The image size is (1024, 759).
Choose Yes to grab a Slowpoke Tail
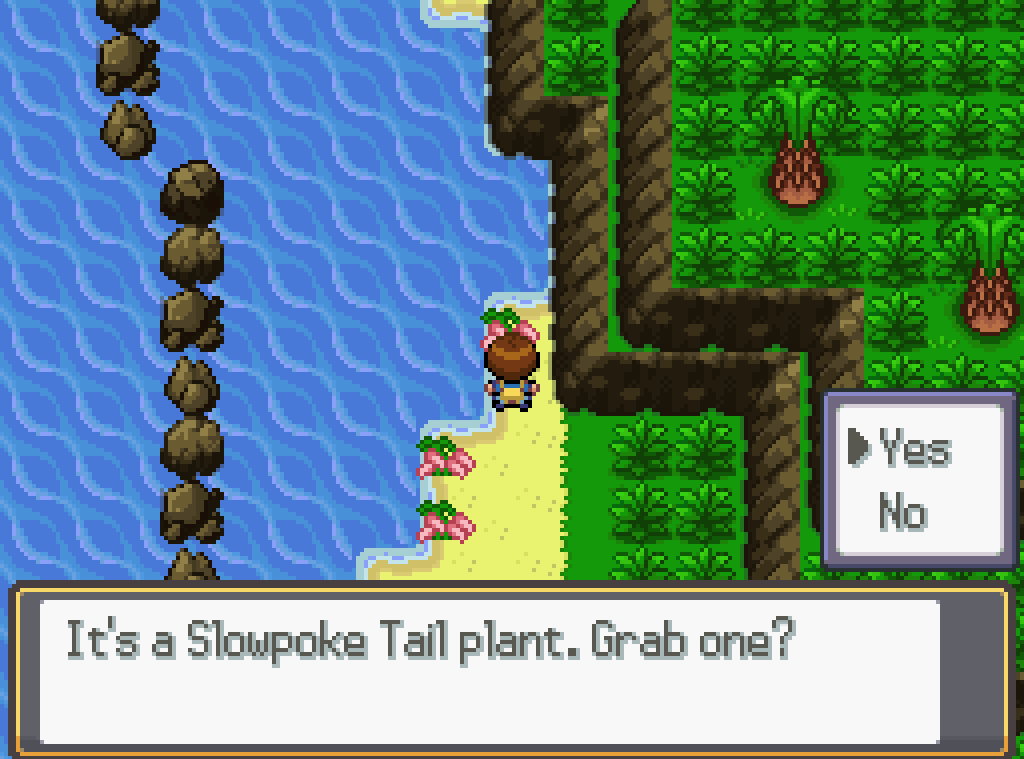[x=914, y=450]
